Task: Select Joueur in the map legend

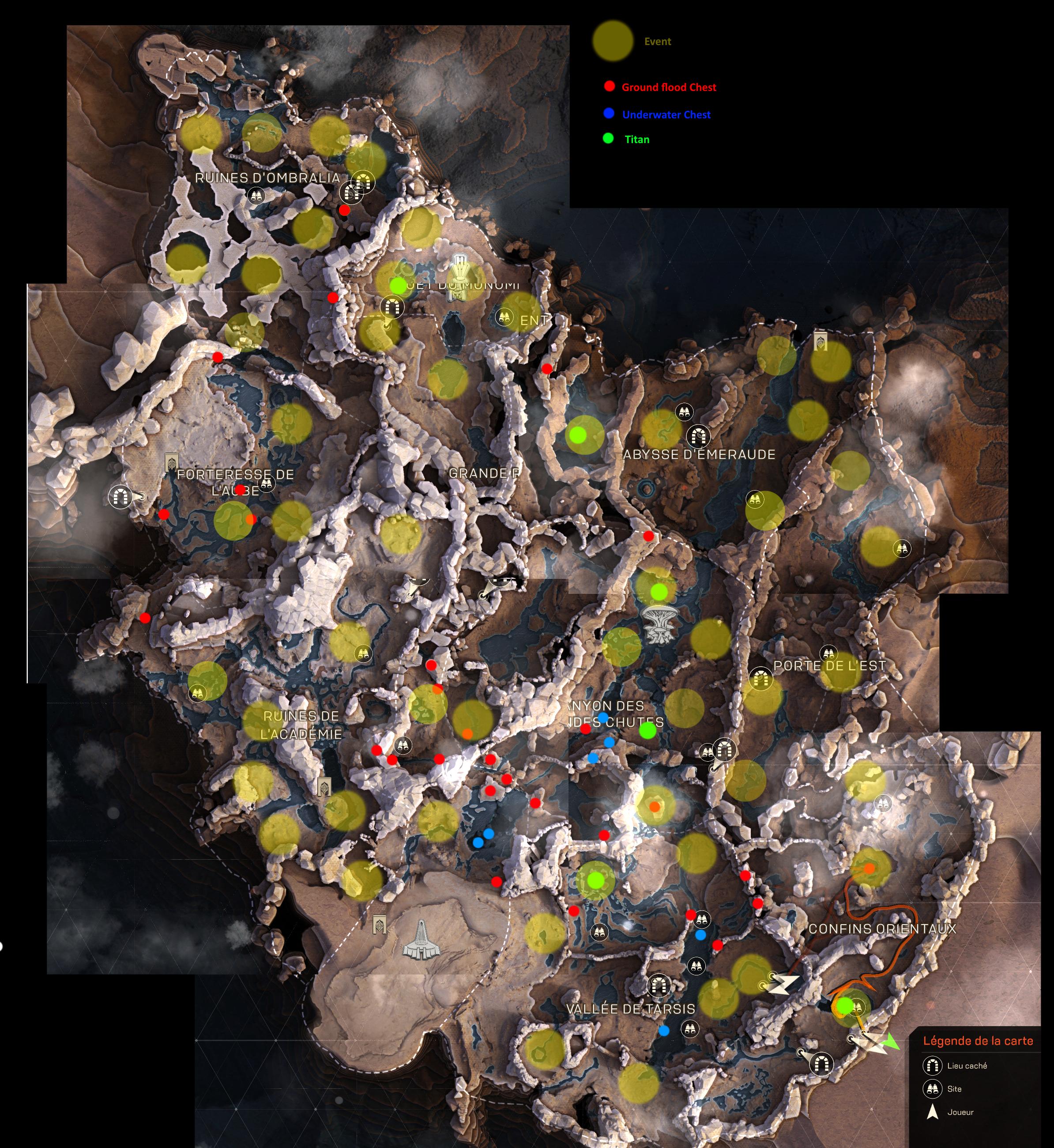Action: point(960,1112)
